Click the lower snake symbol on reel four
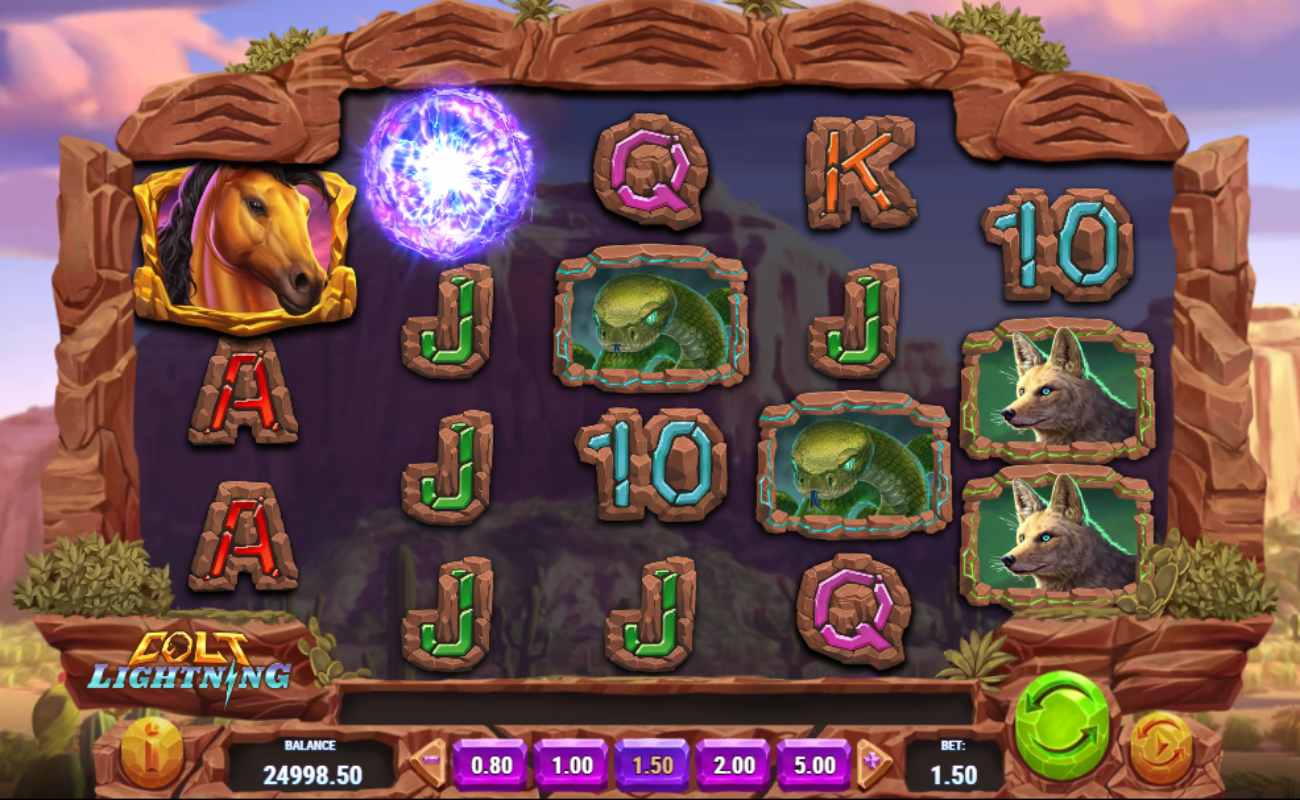This screenshot has width=1300, height=800. pyautogui.click(x=855, y=463)
